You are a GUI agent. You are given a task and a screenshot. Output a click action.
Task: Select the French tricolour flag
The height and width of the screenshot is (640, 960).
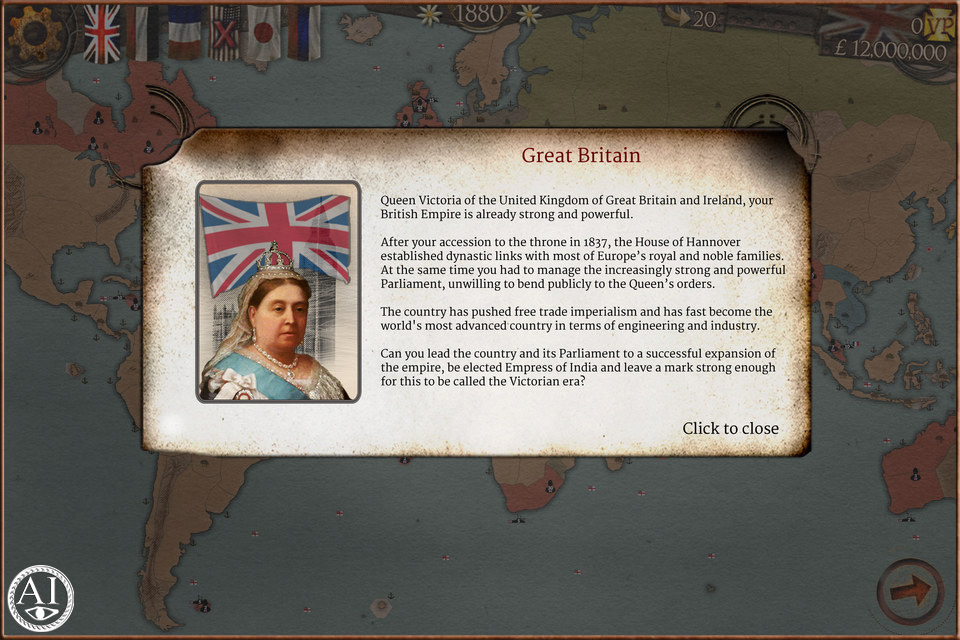[184, 32]
